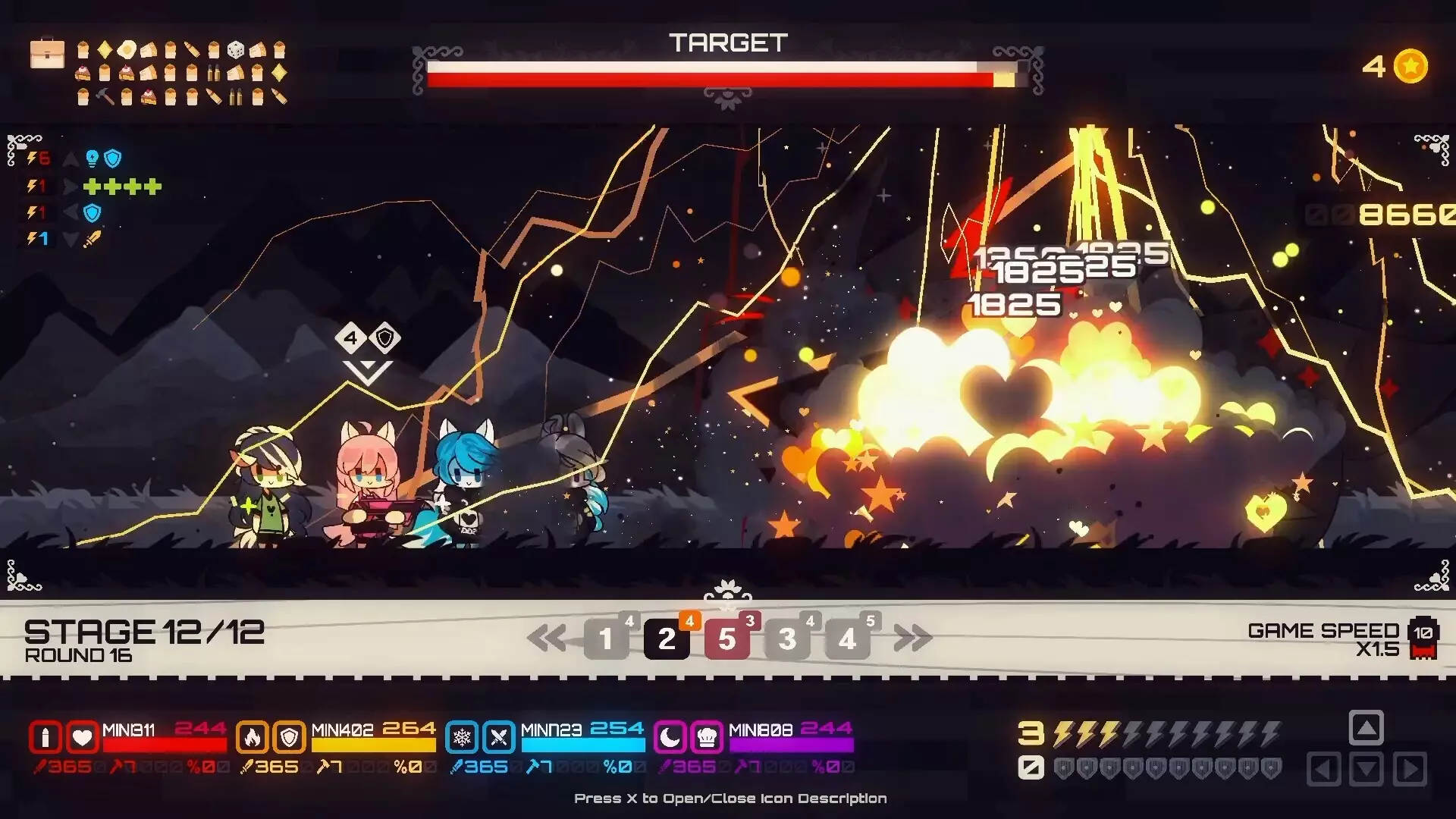This screenshot has width=1456, height=819.
Task: Toggle the sword buff on the blue energy row
Action: 93,239
